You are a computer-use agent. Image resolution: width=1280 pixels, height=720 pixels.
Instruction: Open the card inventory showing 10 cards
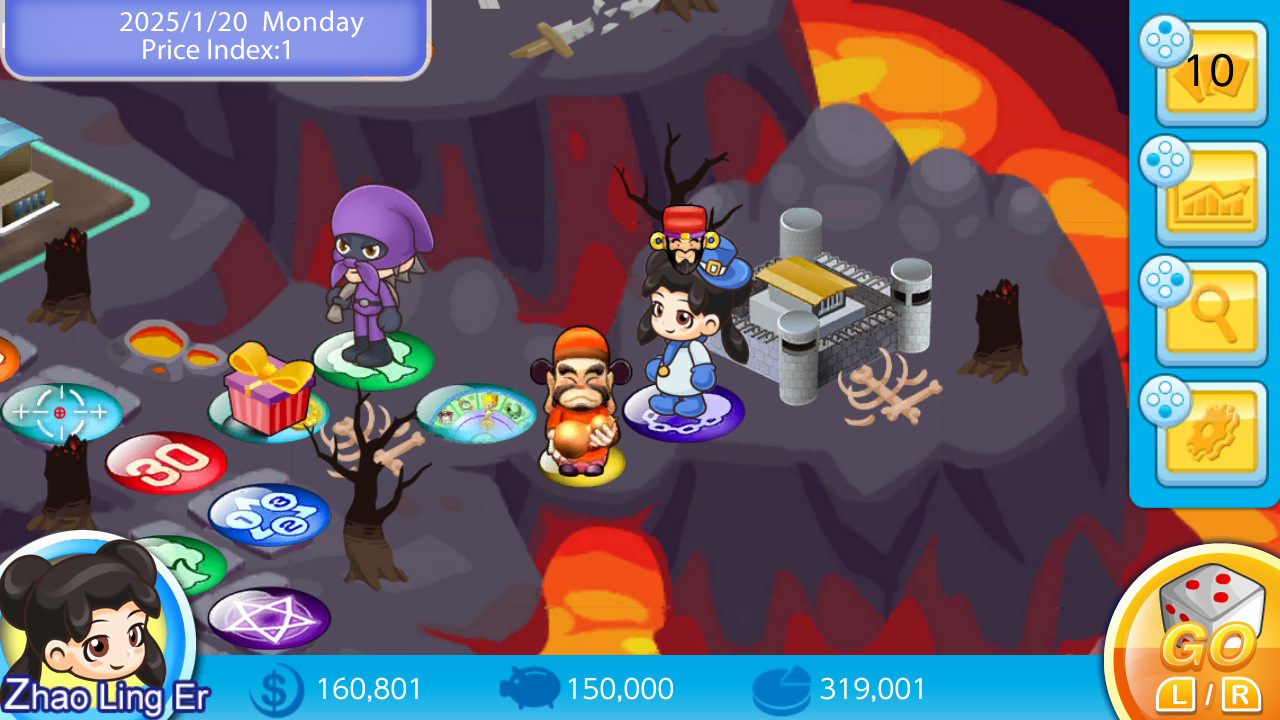pyautogui.click(x=1210, y=75)
